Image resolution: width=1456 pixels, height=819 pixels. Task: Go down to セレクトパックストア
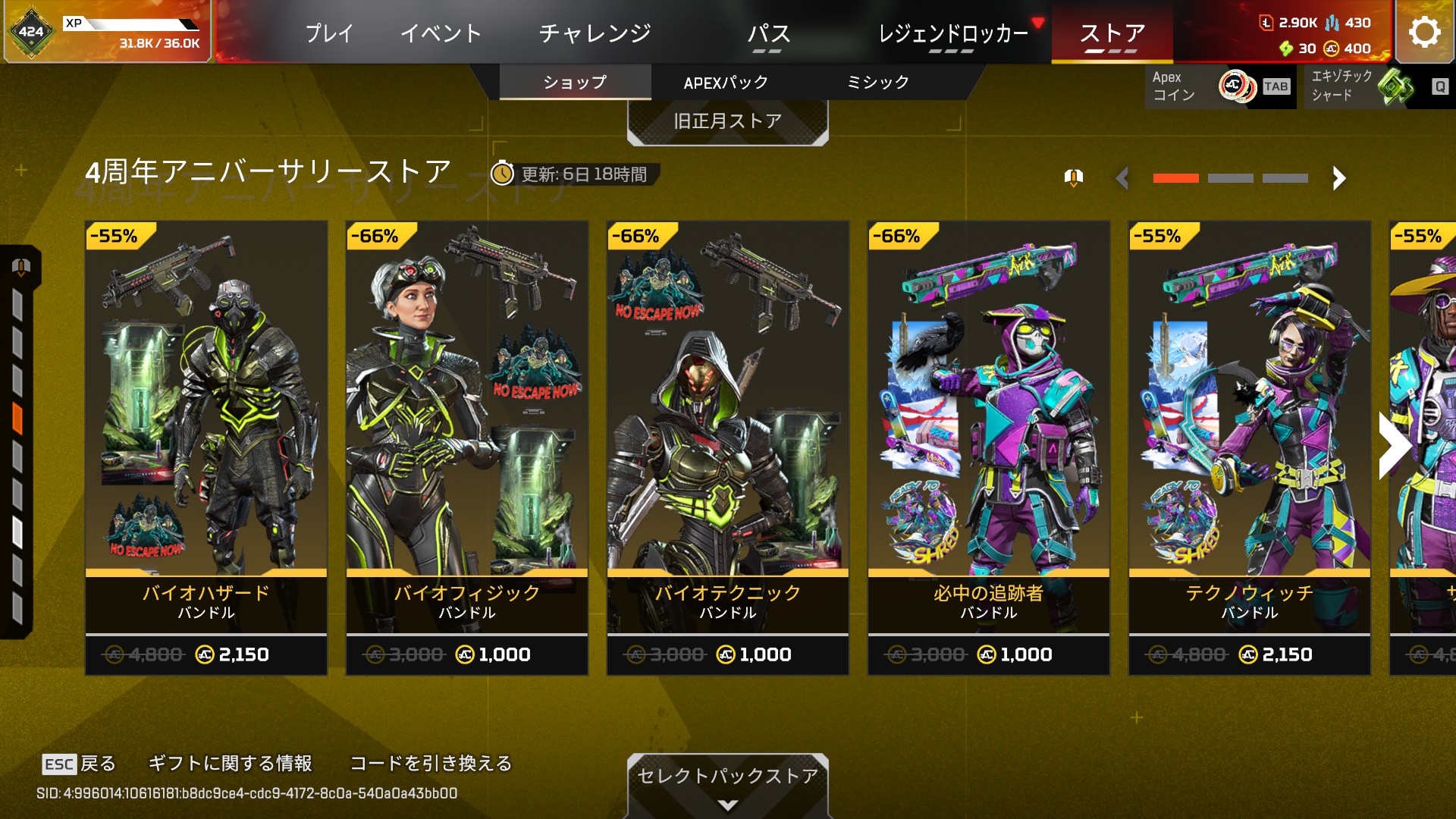click(727, 783)
